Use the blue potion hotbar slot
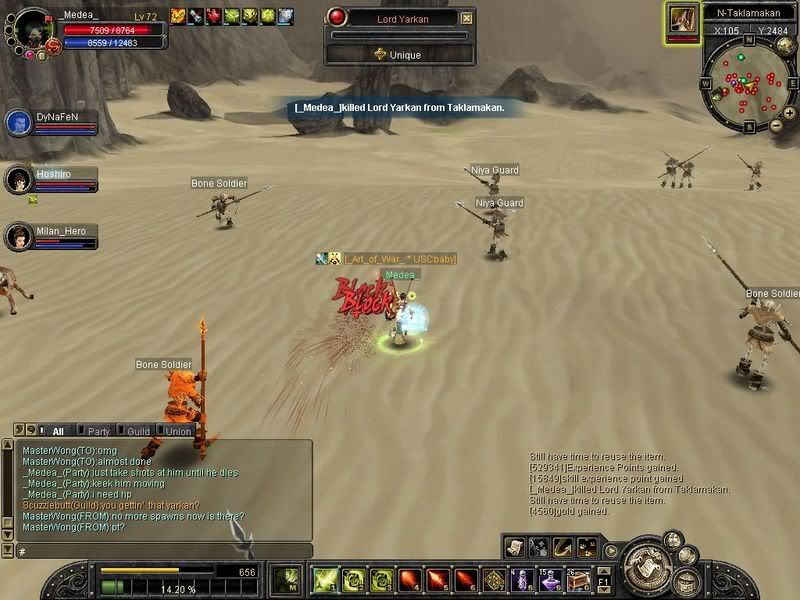Screen dimensions: 800x600 pyautogui.click(x=522, y=579)
